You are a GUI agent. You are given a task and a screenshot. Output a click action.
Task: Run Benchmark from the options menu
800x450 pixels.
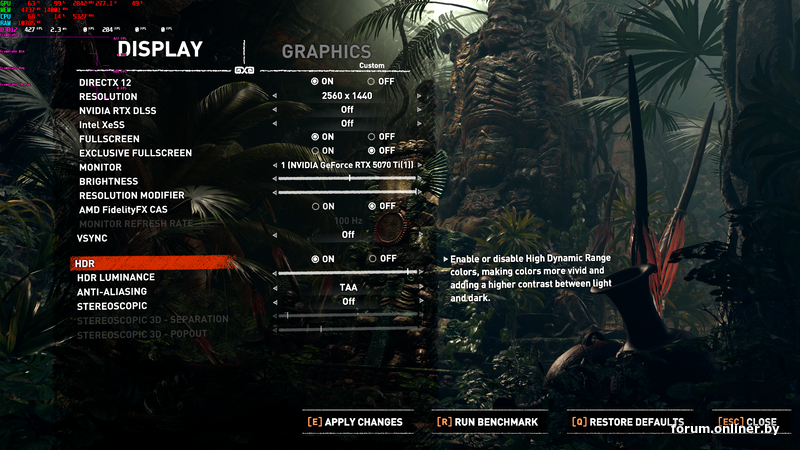[x=487, y=422]
